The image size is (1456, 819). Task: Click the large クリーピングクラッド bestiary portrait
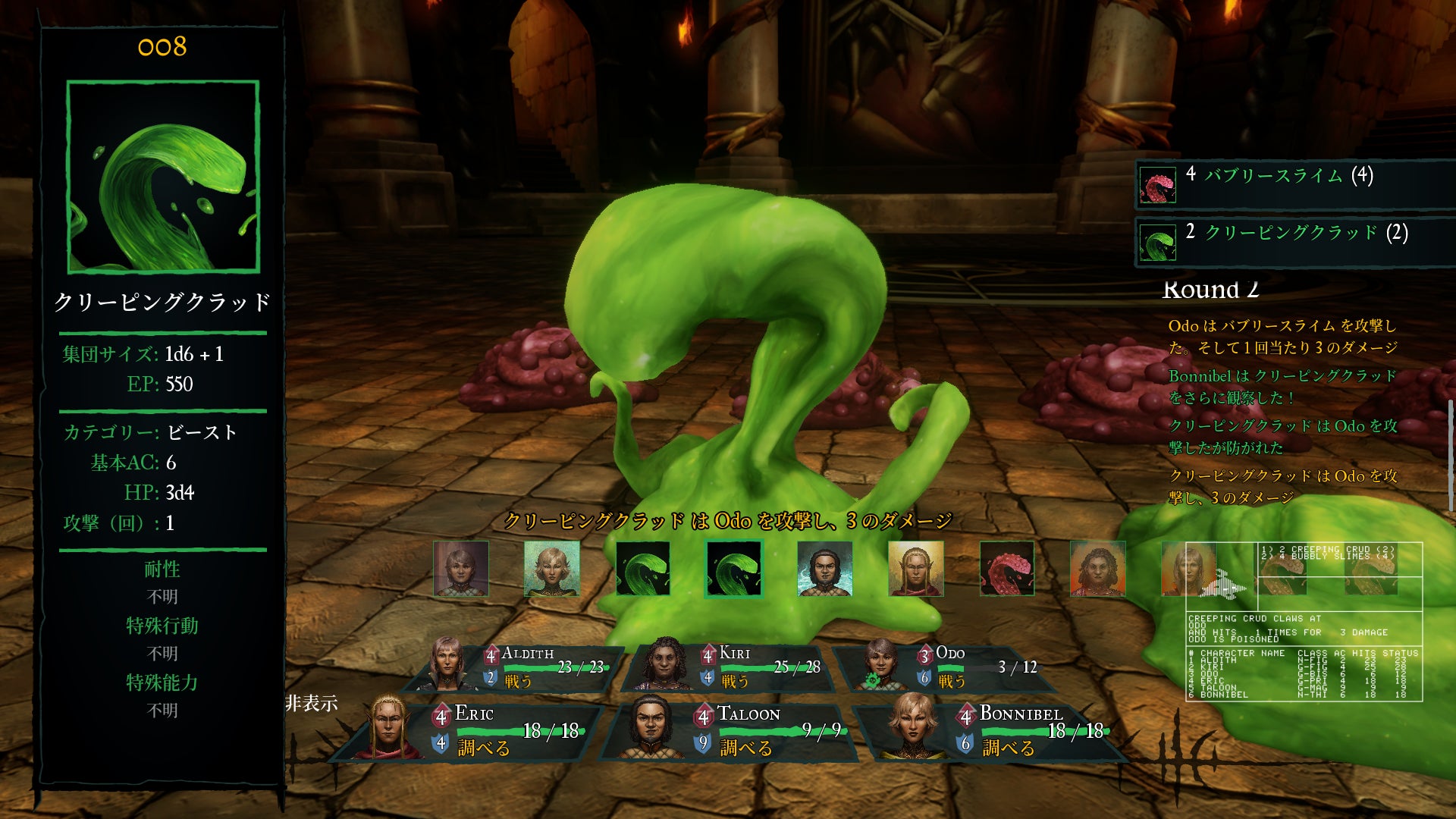163,177
